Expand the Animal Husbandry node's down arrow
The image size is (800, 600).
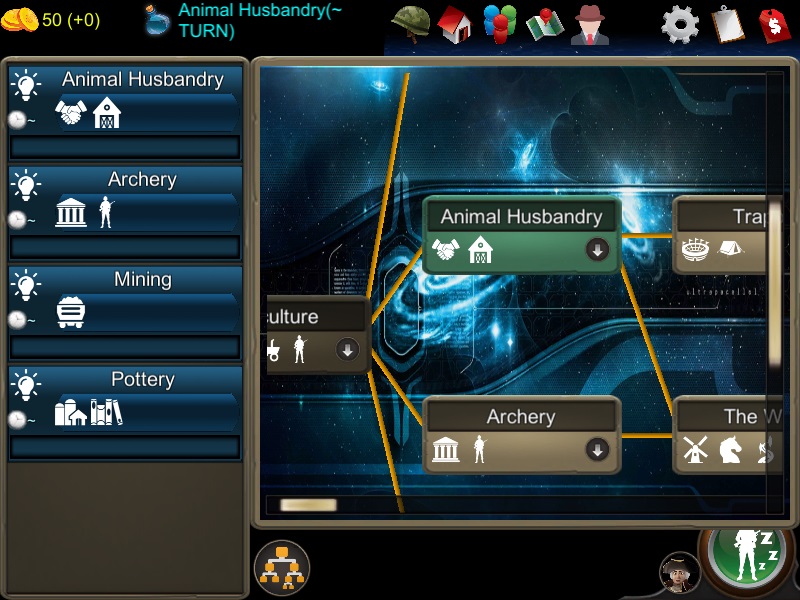click(598, 250)
